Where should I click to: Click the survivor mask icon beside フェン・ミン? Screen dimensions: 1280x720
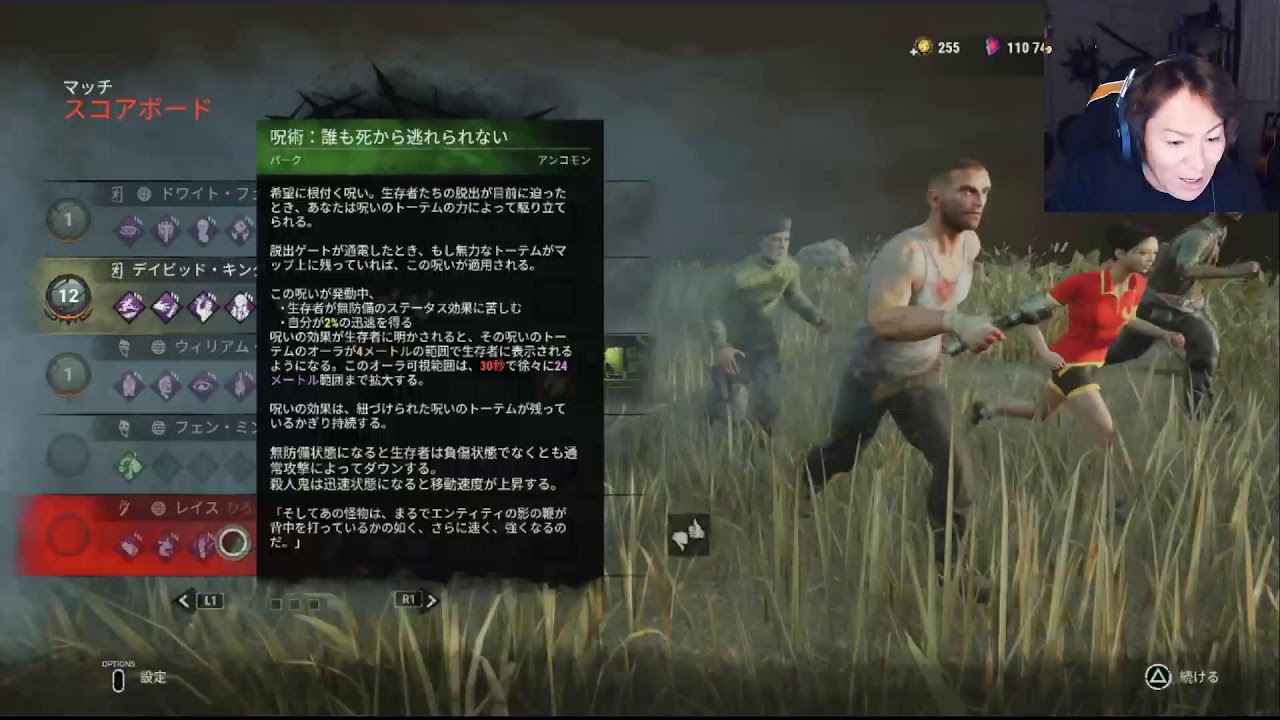click(122, 430)
